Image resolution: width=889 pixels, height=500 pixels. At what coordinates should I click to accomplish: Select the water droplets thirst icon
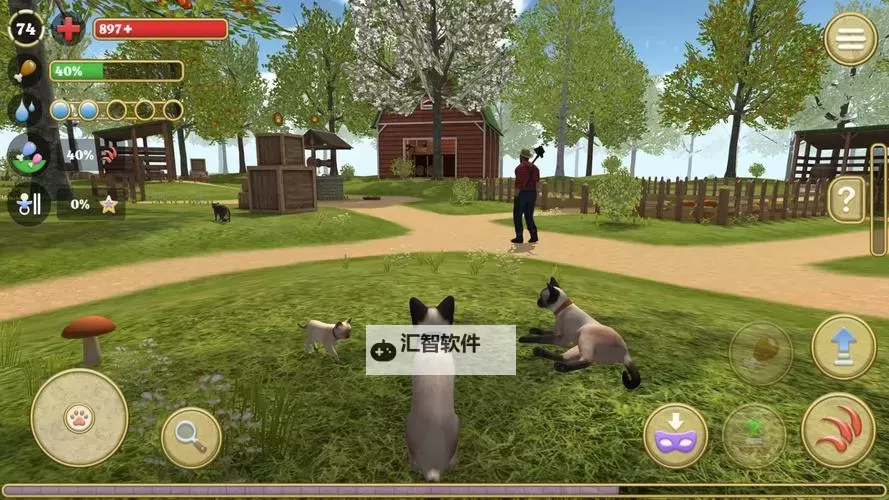coord(25,109)
